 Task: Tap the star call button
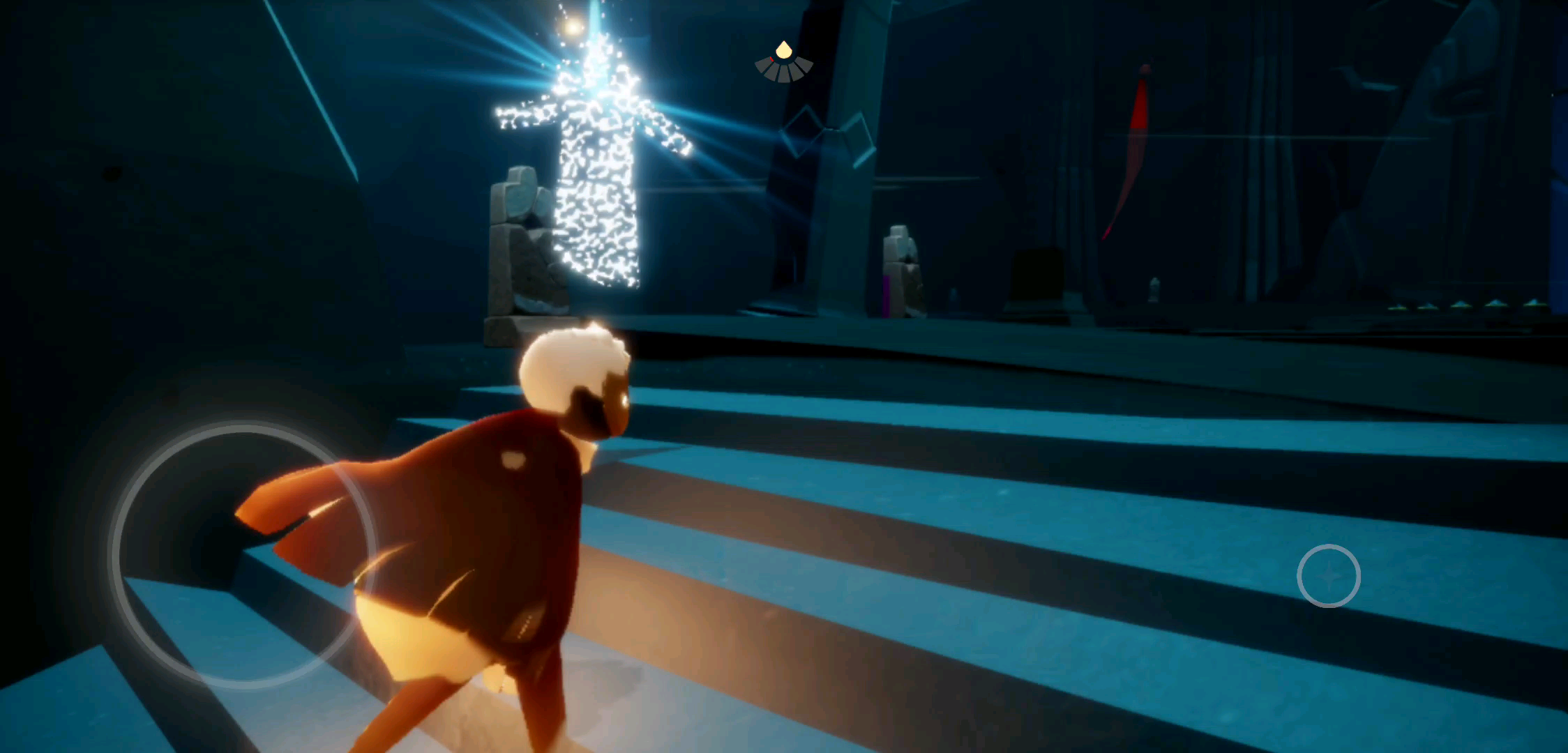click(1328, 576)
